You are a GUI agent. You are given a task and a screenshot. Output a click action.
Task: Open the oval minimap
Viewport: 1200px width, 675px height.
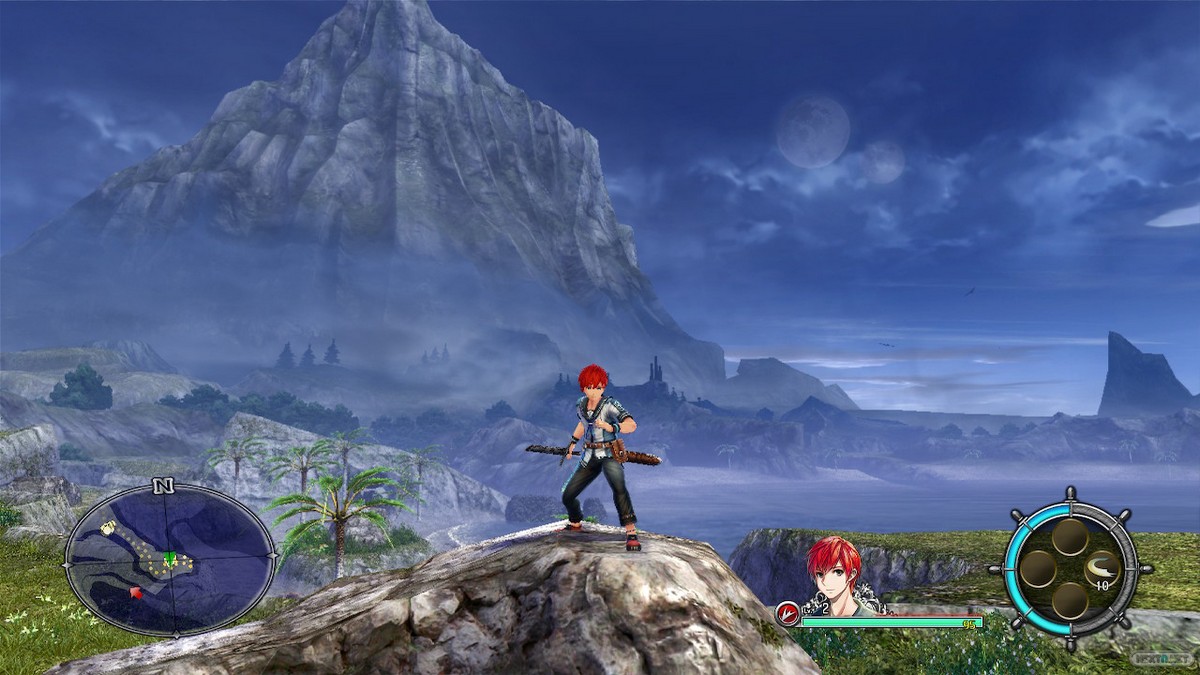[x=170, y=559]
